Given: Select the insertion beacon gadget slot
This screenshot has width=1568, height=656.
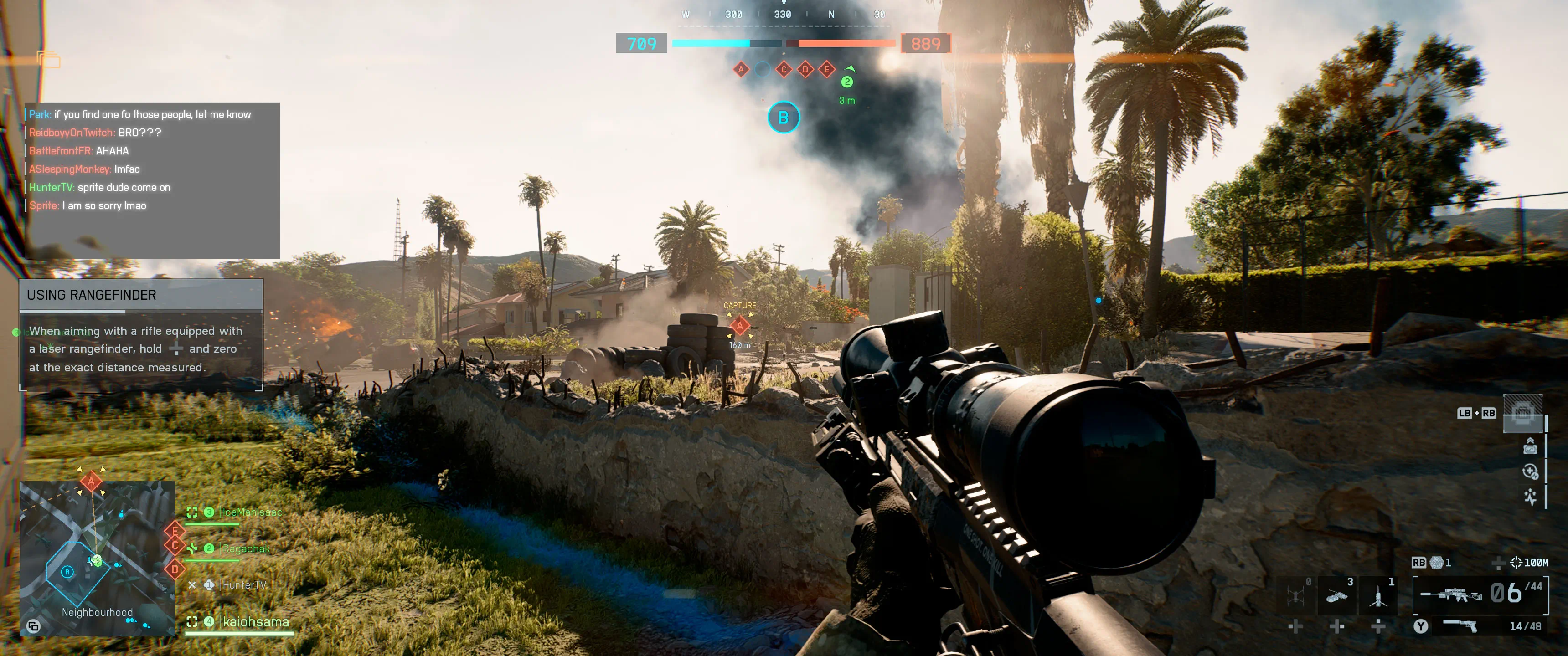Looking at the screenshot, I should click(x=1378, y=594).
